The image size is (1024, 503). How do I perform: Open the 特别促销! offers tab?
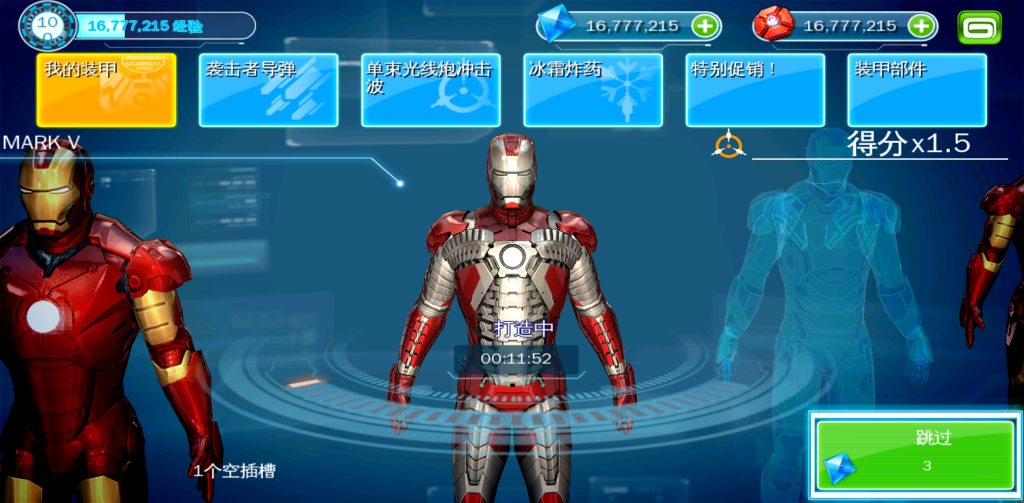click(755, 90)
